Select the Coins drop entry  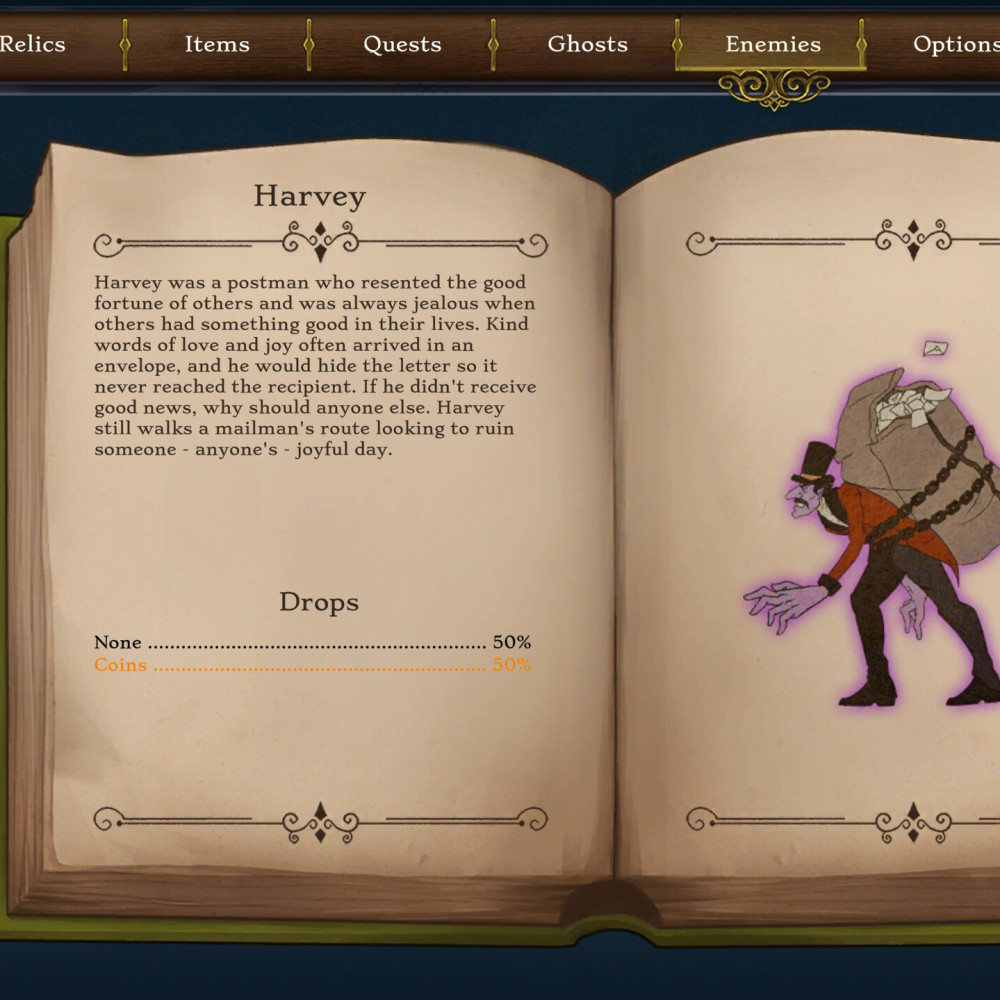click(x=312, y=665)
